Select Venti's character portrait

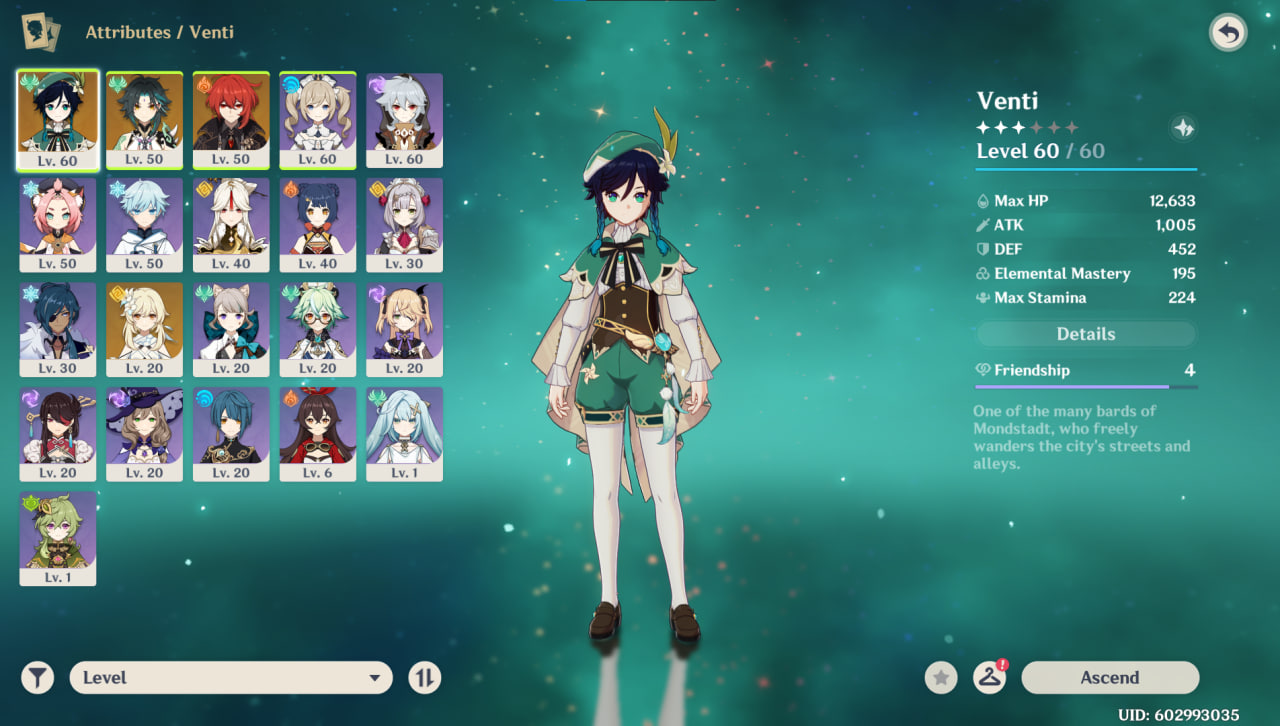point(58,119)
